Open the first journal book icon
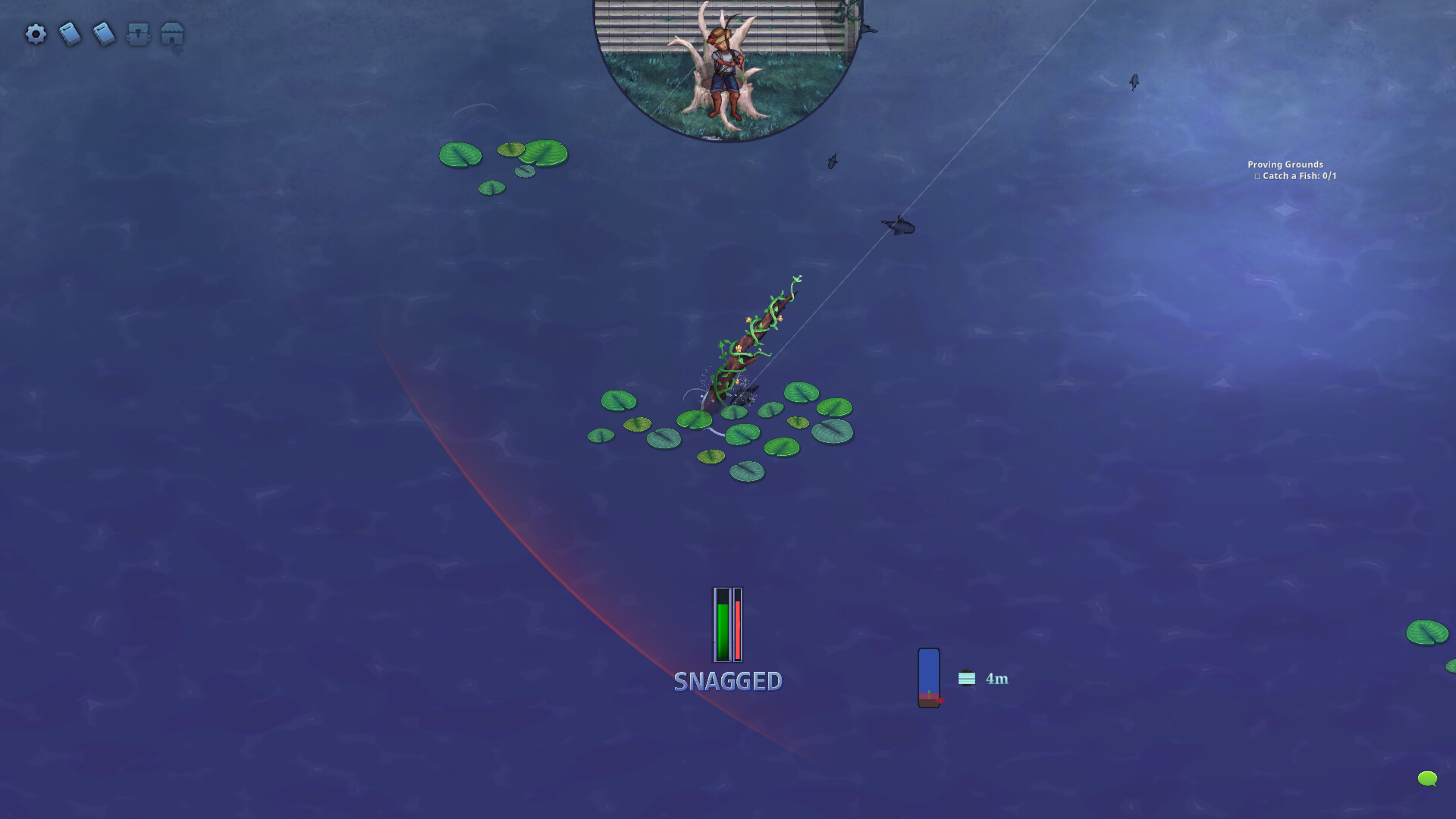 pyautogui.click(x=70, y=34)
